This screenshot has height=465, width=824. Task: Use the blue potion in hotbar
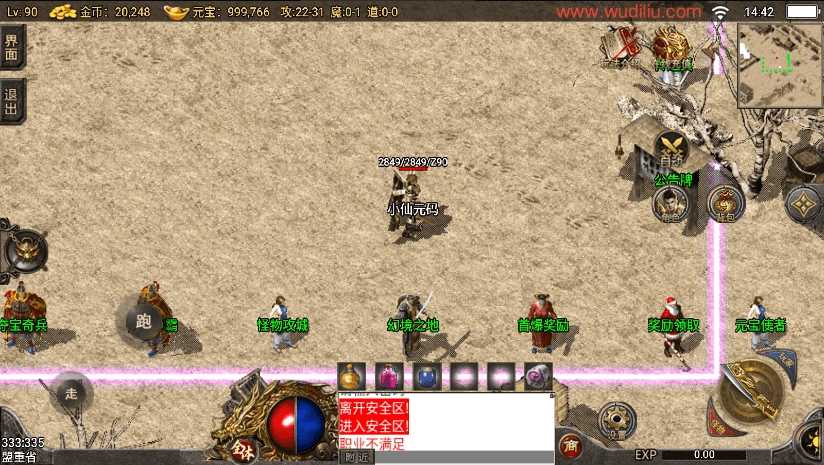(426, 376)
